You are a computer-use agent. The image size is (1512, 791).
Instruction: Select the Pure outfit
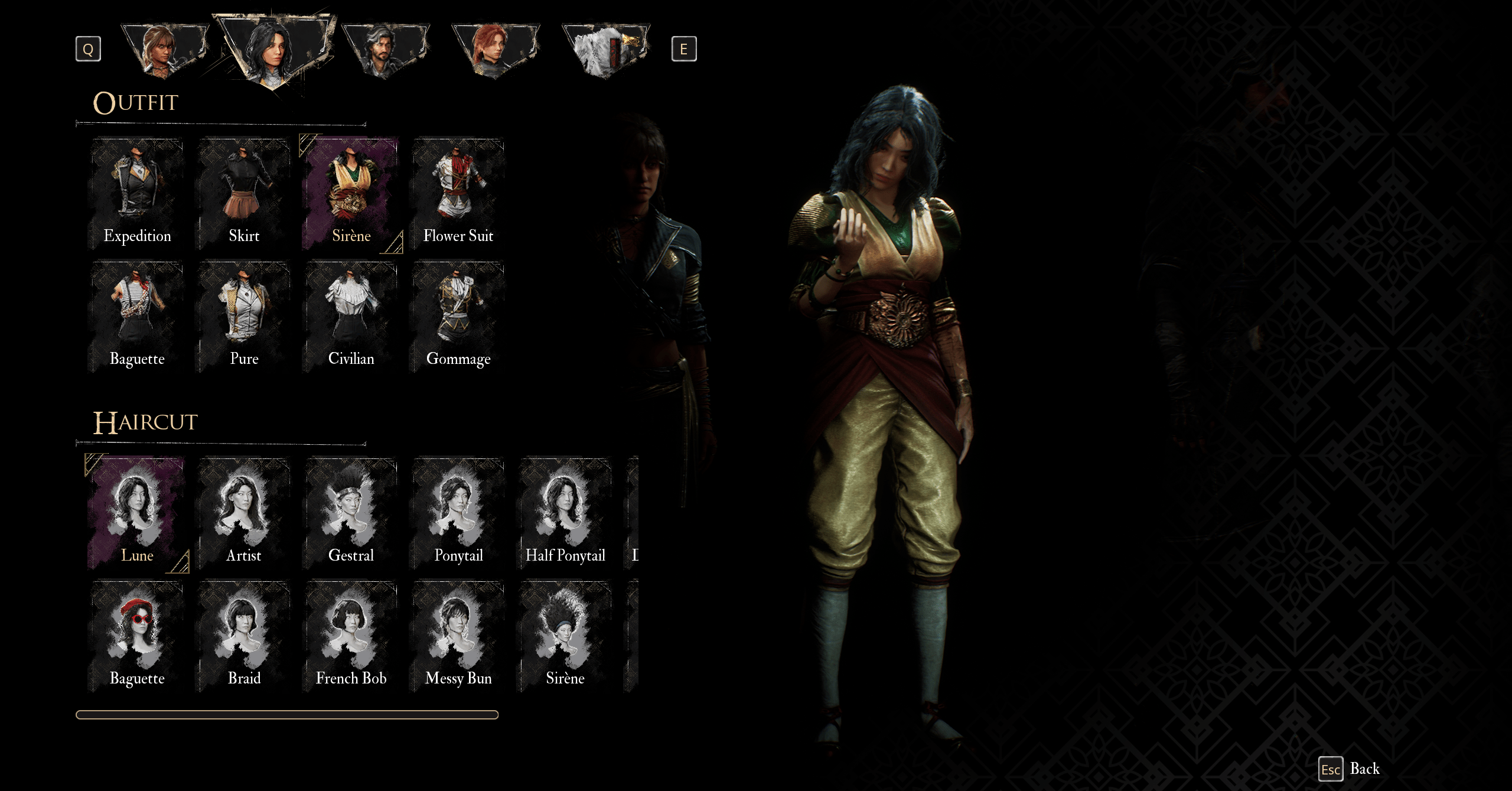point(244,317)
